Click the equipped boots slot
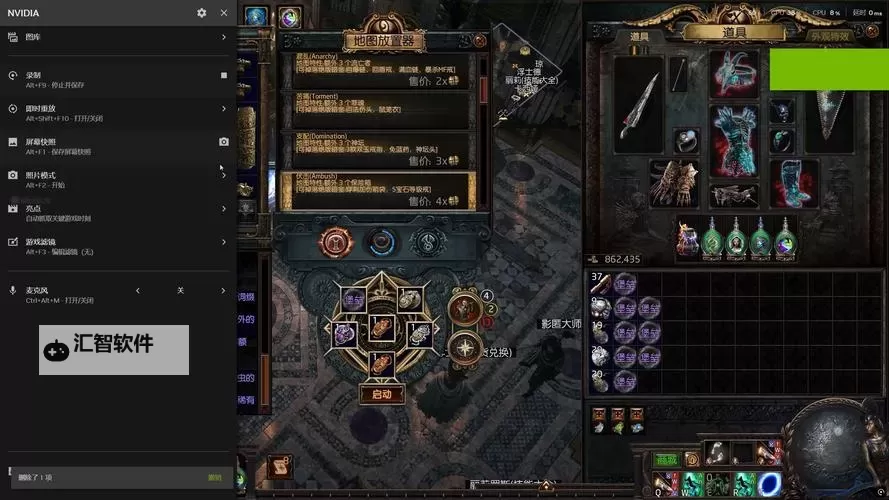The width and height of the screenshot is (889, 500). pos(795,183)
